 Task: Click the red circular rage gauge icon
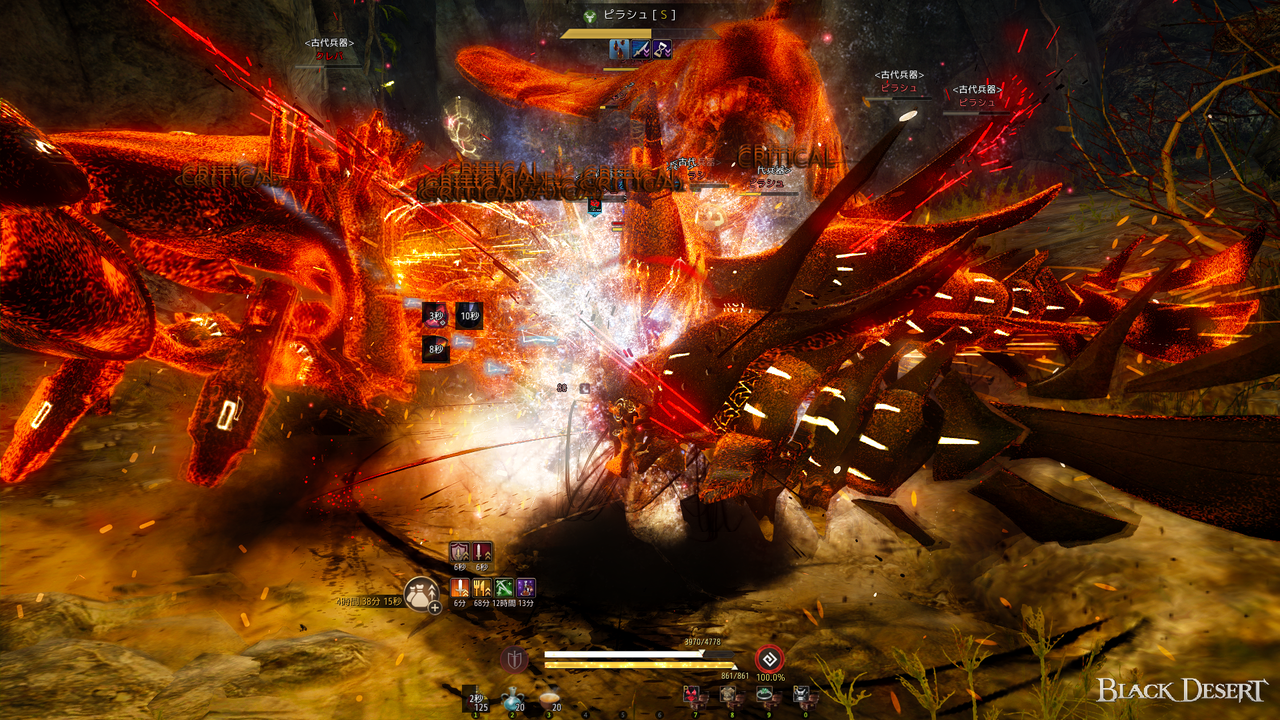click(769, 659)
